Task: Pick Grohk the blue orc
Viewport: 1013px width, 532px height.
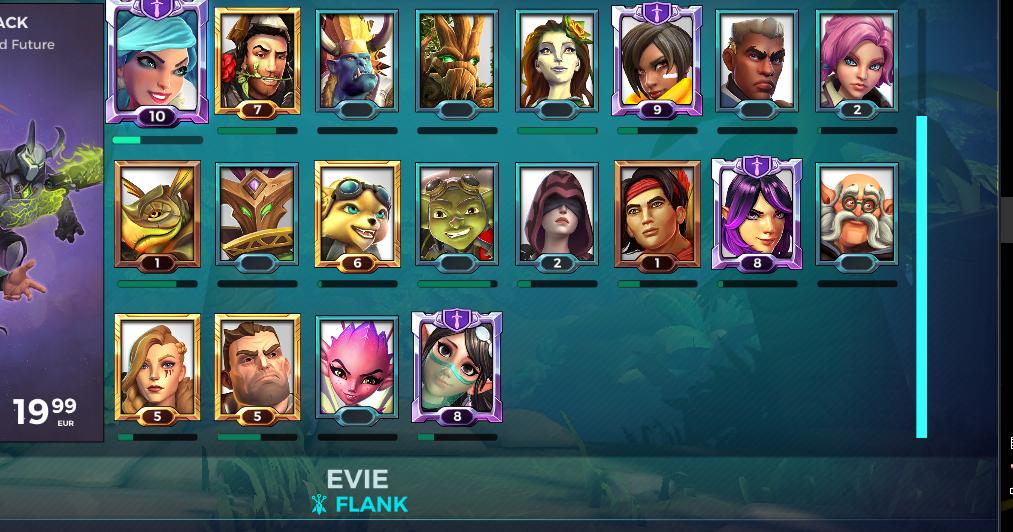Action: [357, 60]
